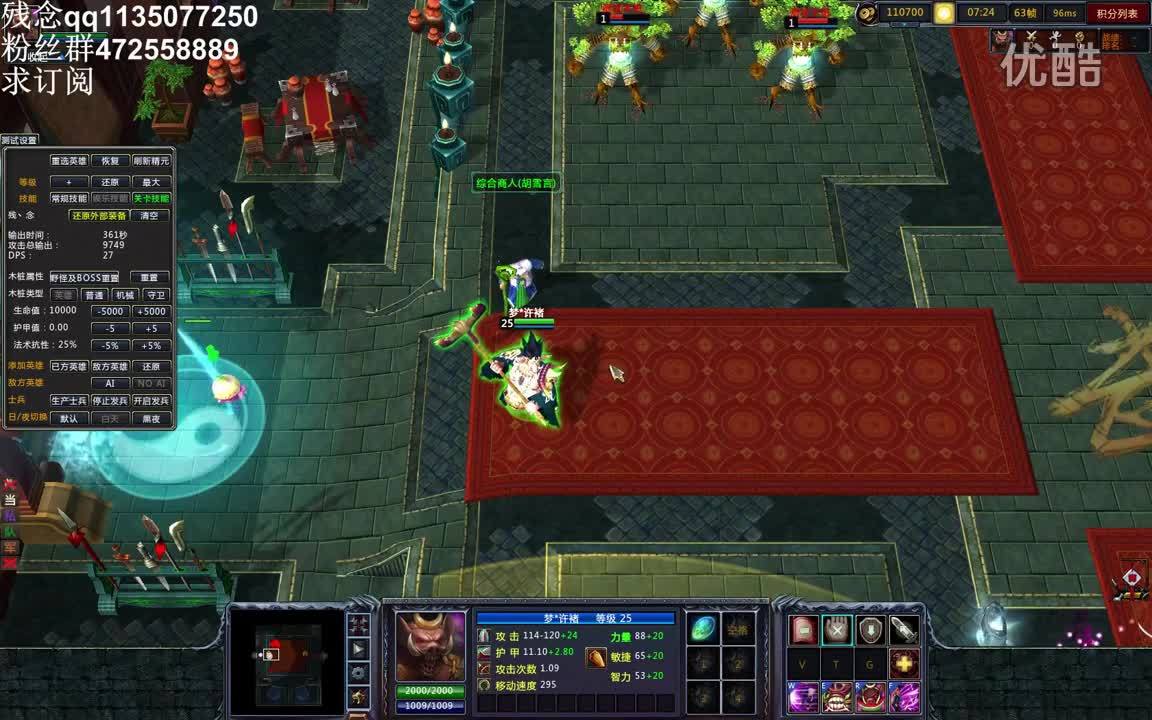Increase dummy health by +5000
Viewport: 1152px width, 720px height.
click(151, 311)
